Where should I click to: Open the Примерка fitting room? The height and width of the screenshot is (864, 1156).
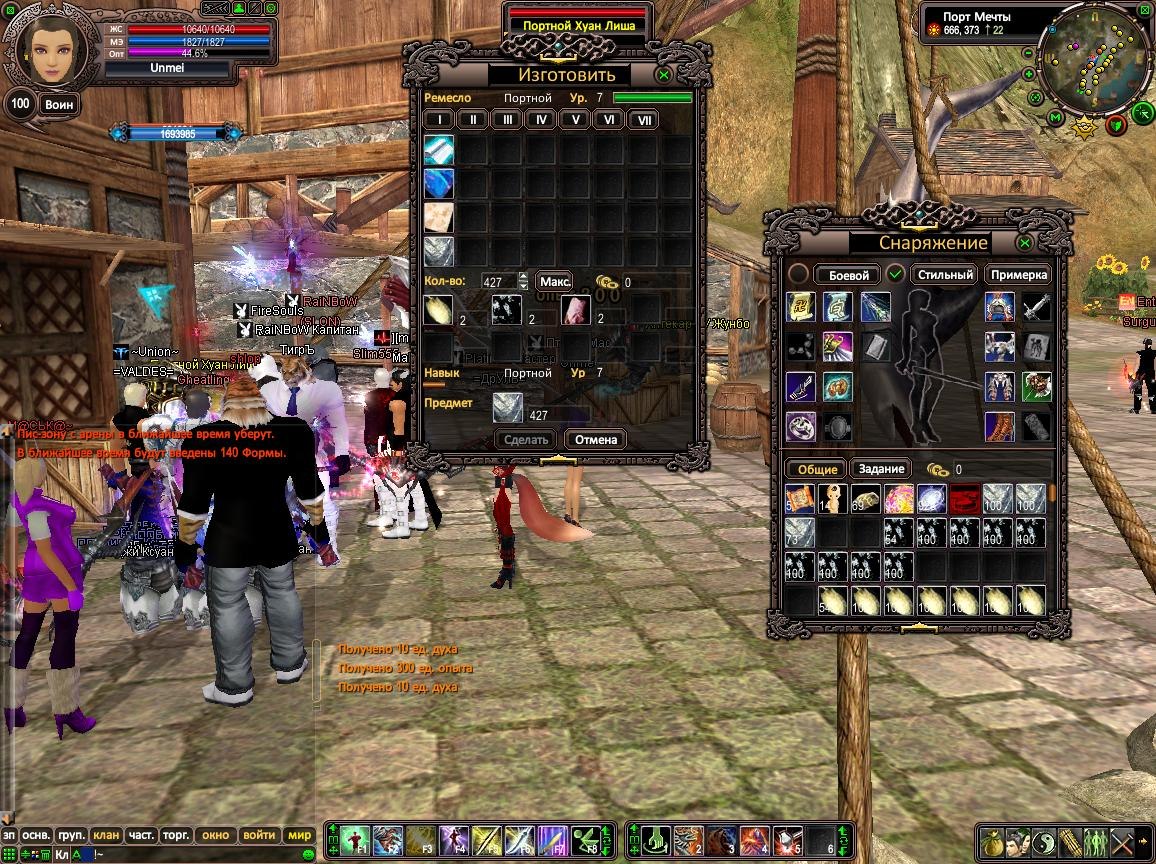click(x=1020, y=275)
